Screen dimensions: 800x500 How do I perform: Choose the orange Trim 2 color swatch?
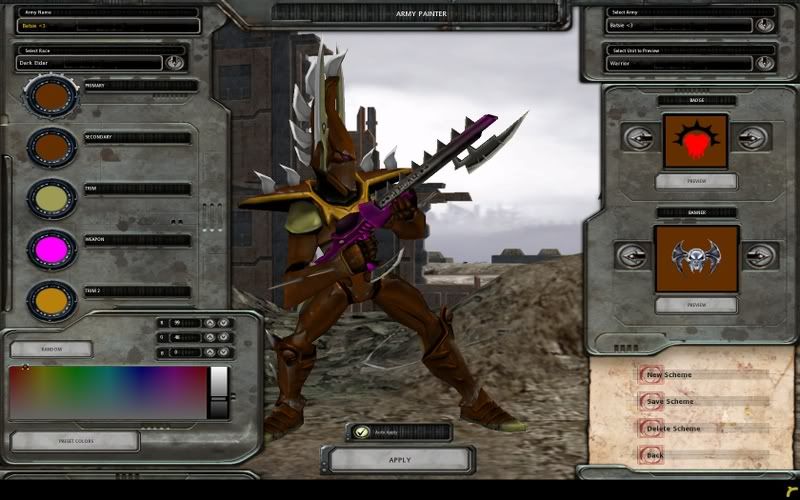coord(52,299)
